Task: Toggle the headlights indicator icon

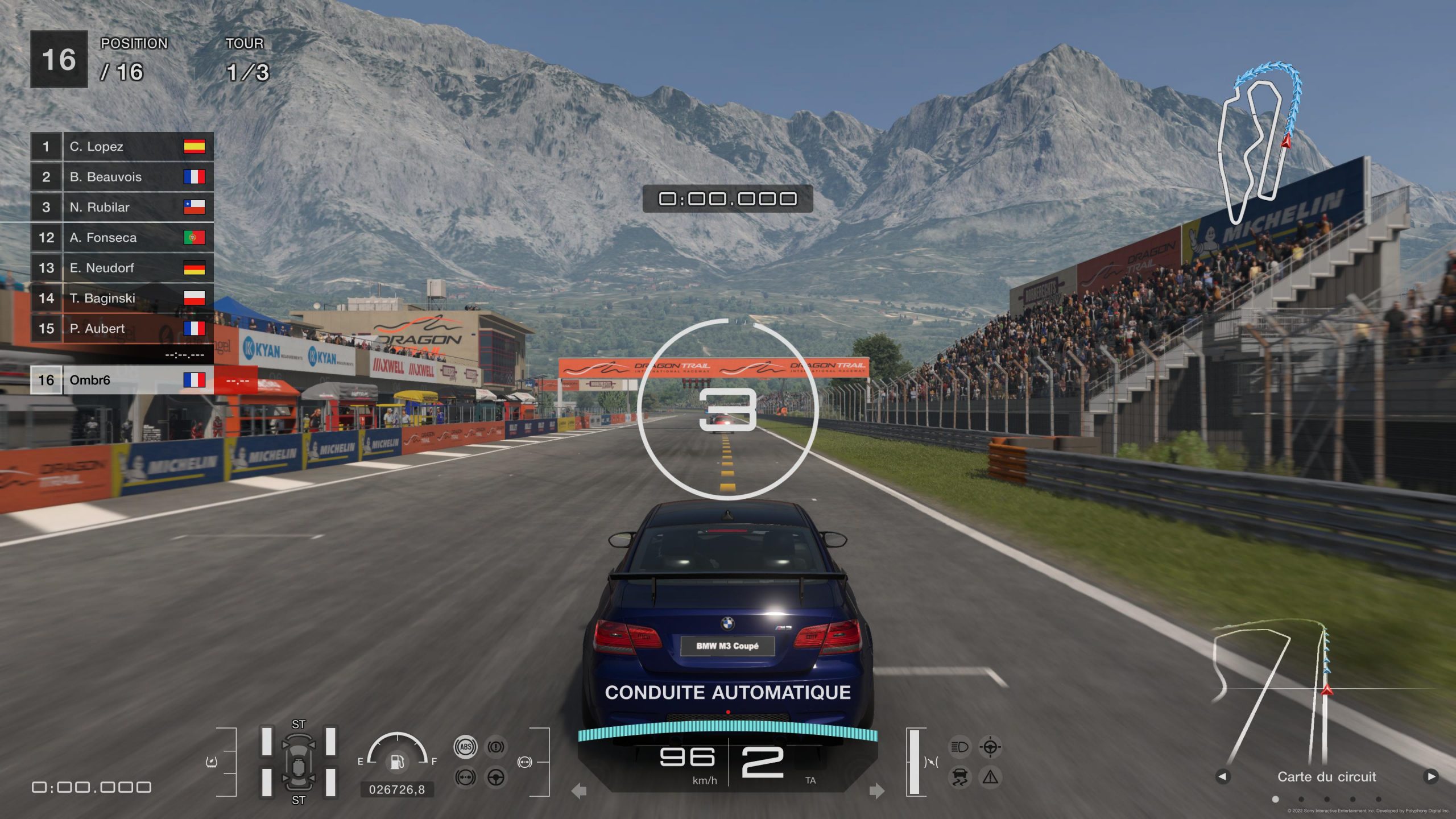Action: coord(960,747)
